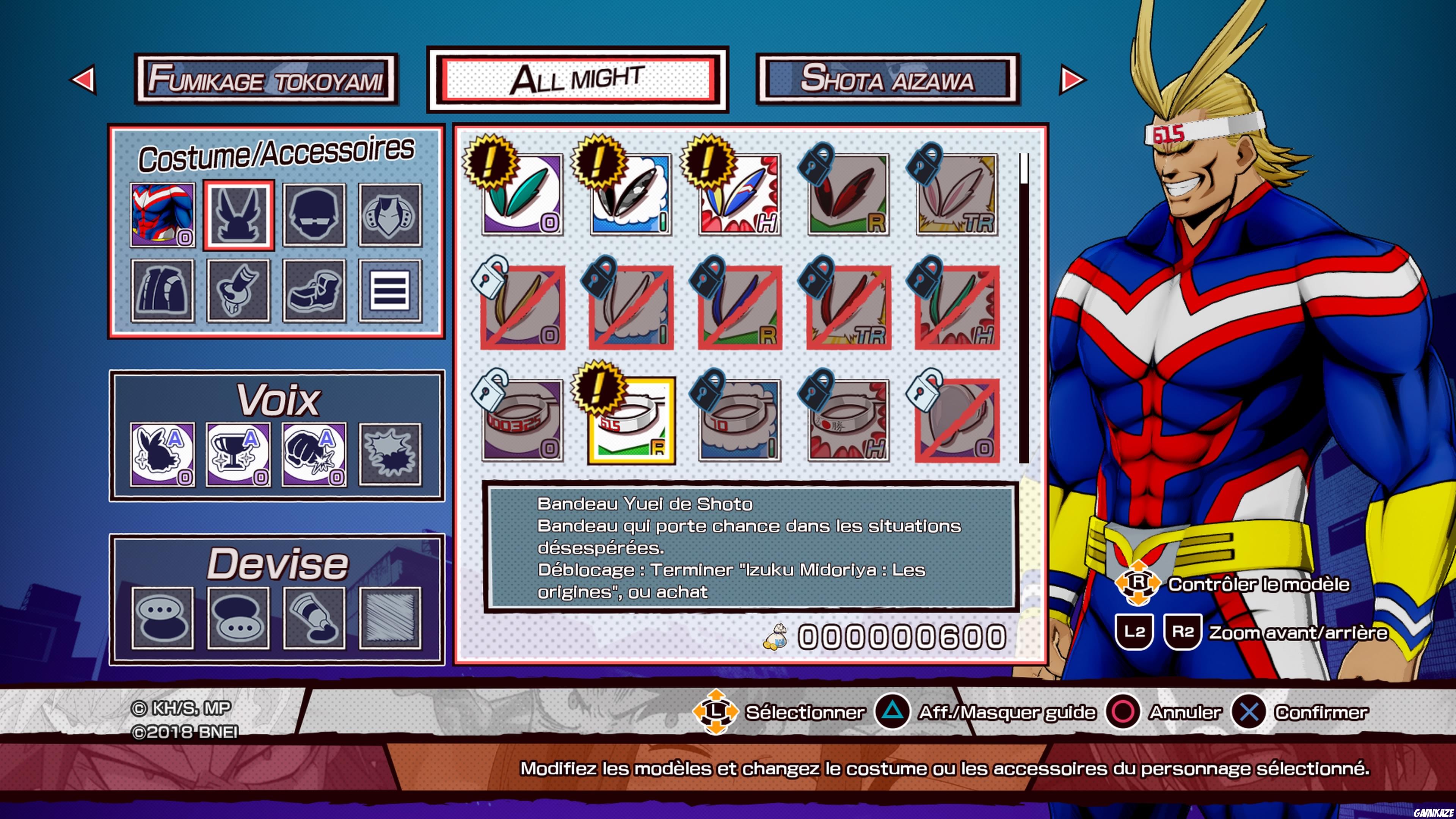1456x819 pixels.
Task: Choose the hair antenna accessory category
Action: coord(238,215)
